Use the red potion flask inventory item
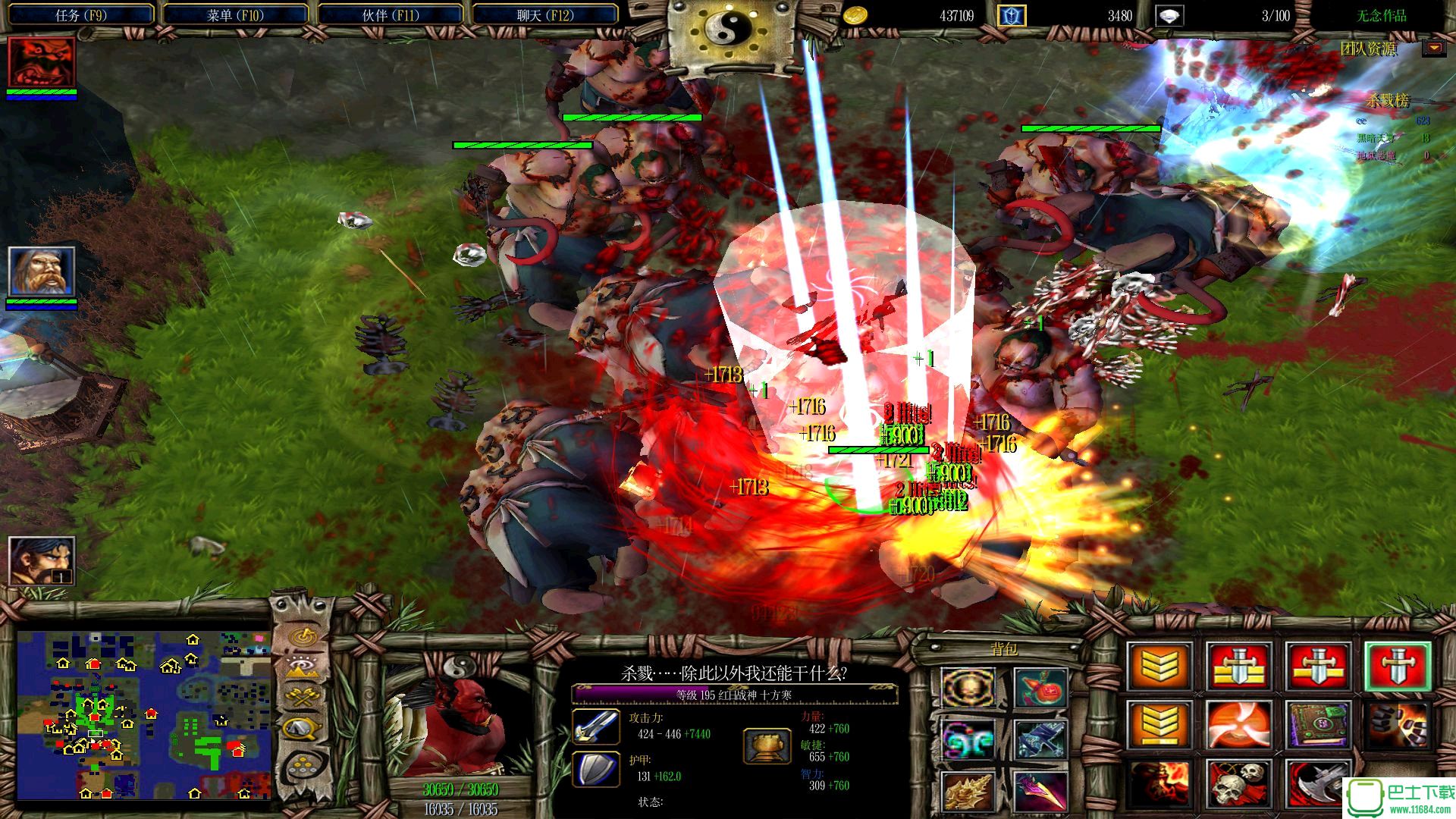Image resolution: width=1456 pixels, height=819 pixels. (x=1040, y=687)
